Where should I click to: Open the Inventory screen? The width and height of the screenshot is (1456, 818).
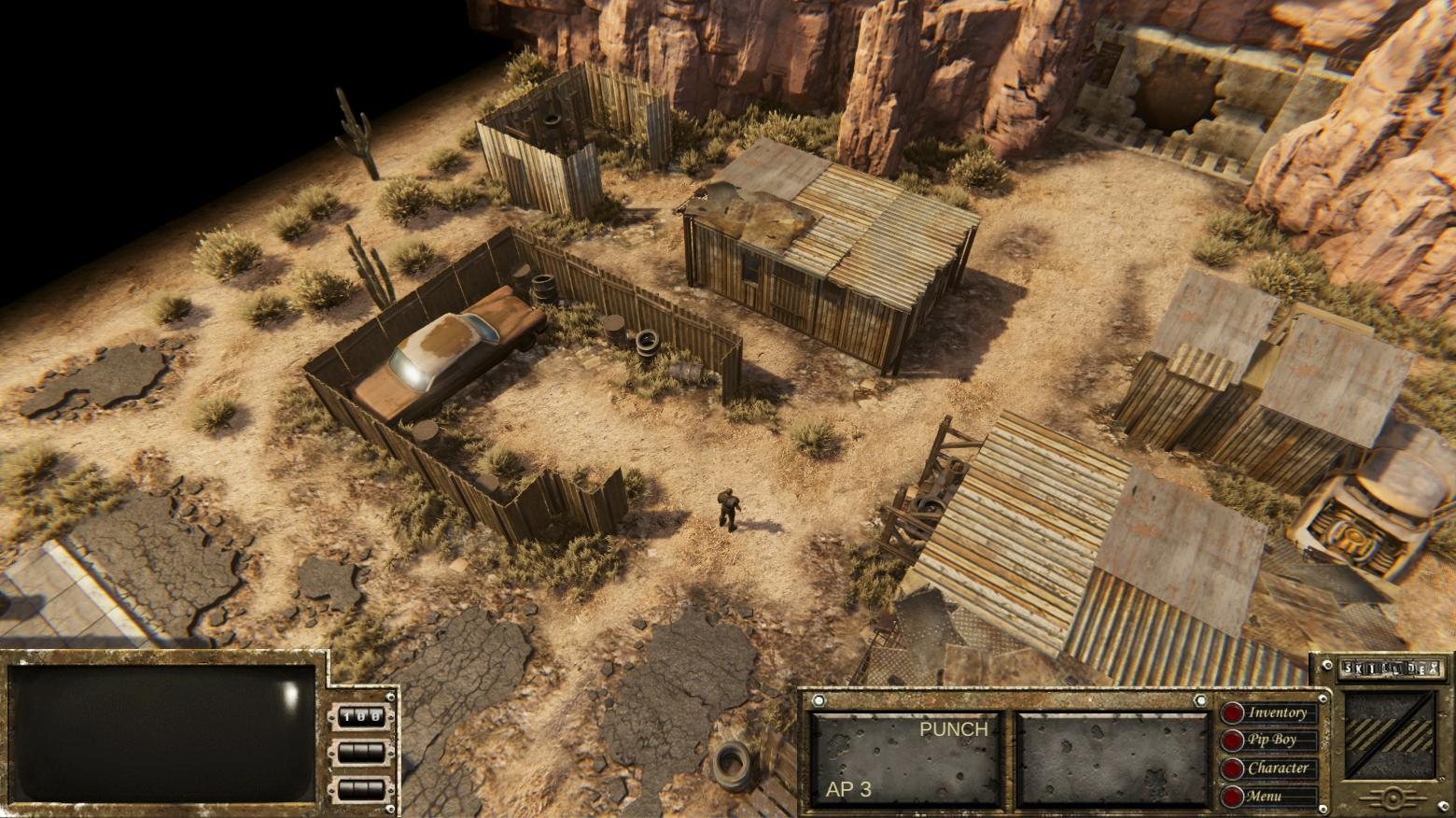[x=1269, y=713]
